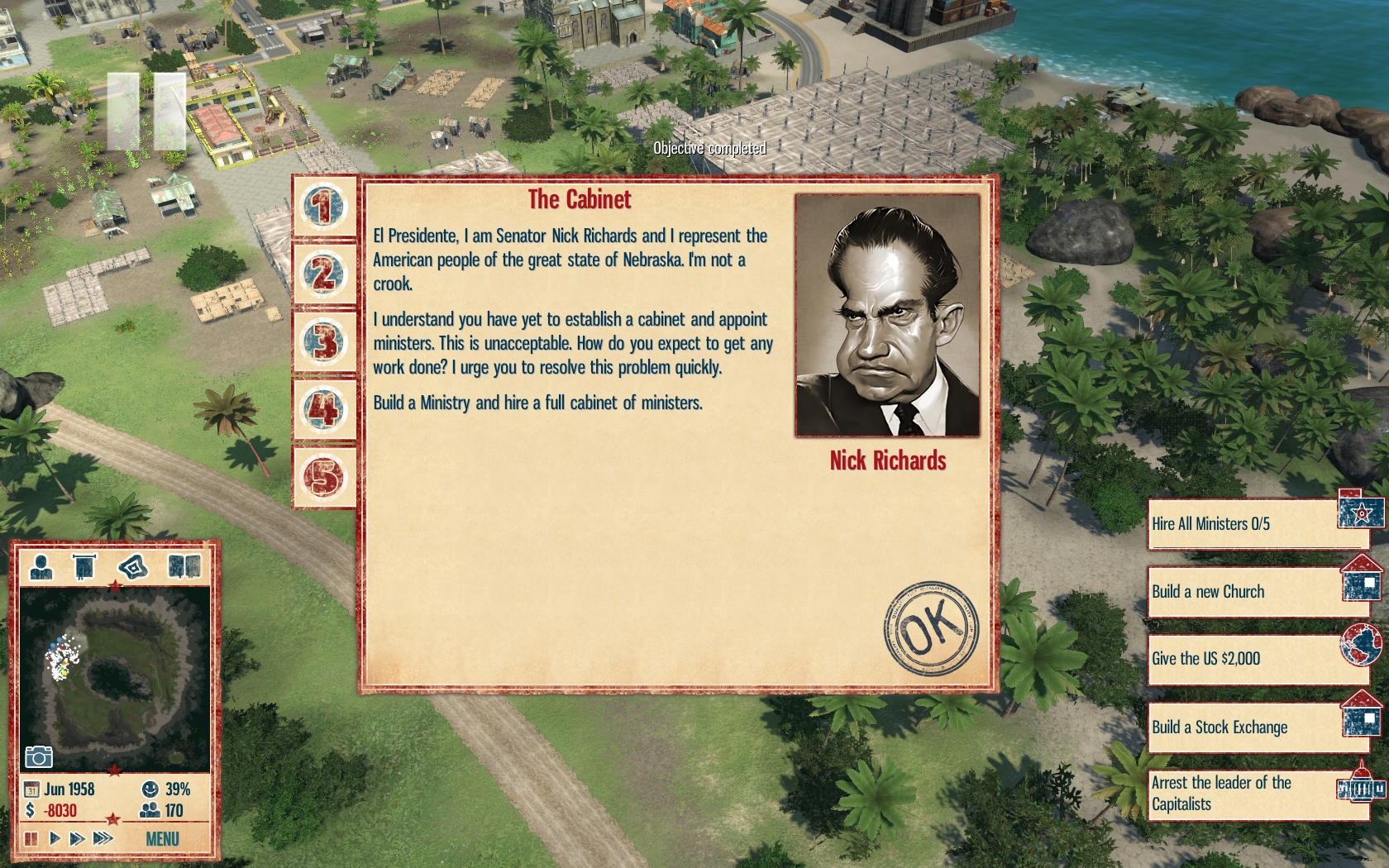Open the Build a Stock Exchange objective
Viewport: 1389px width, 868px height.
coord(1257,727)
